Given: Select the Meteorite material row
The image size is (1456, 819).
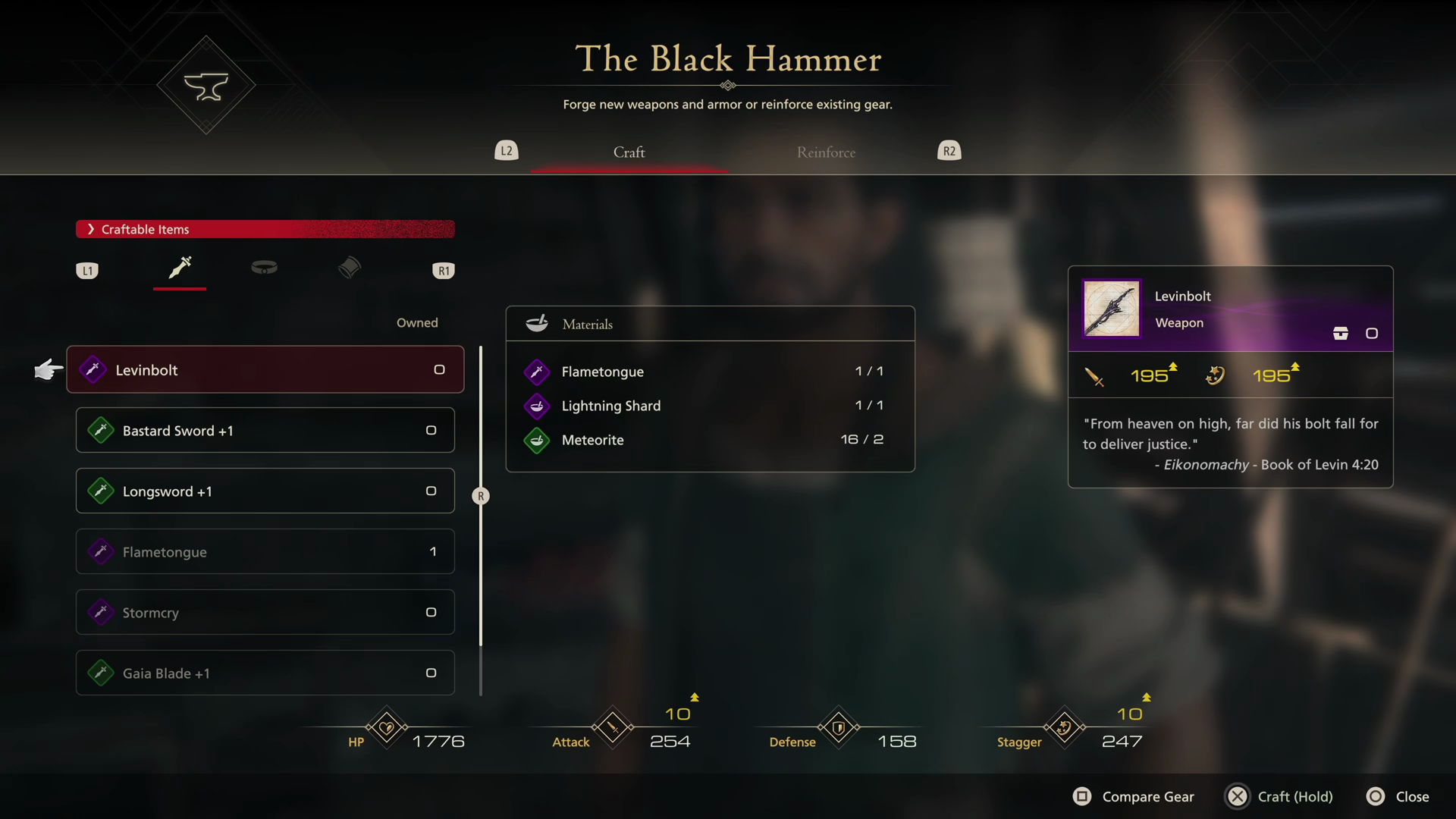Looking at the screenshot, I should tap(710, 440).
